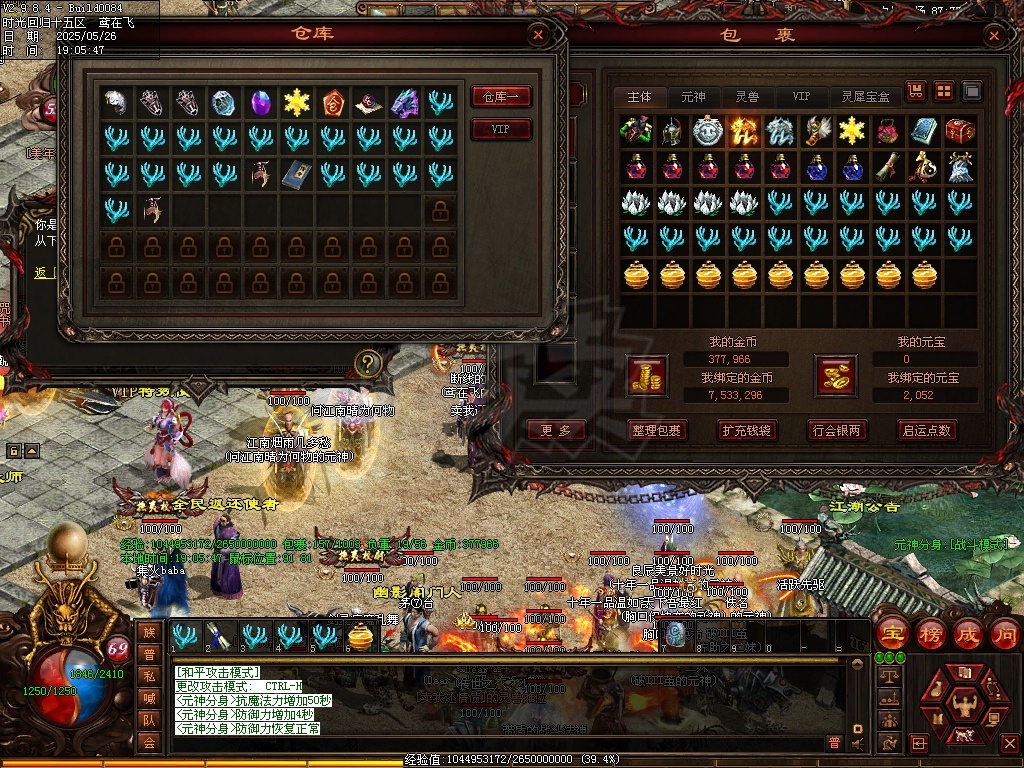Select the 主体 bag tab

[640, 97]
